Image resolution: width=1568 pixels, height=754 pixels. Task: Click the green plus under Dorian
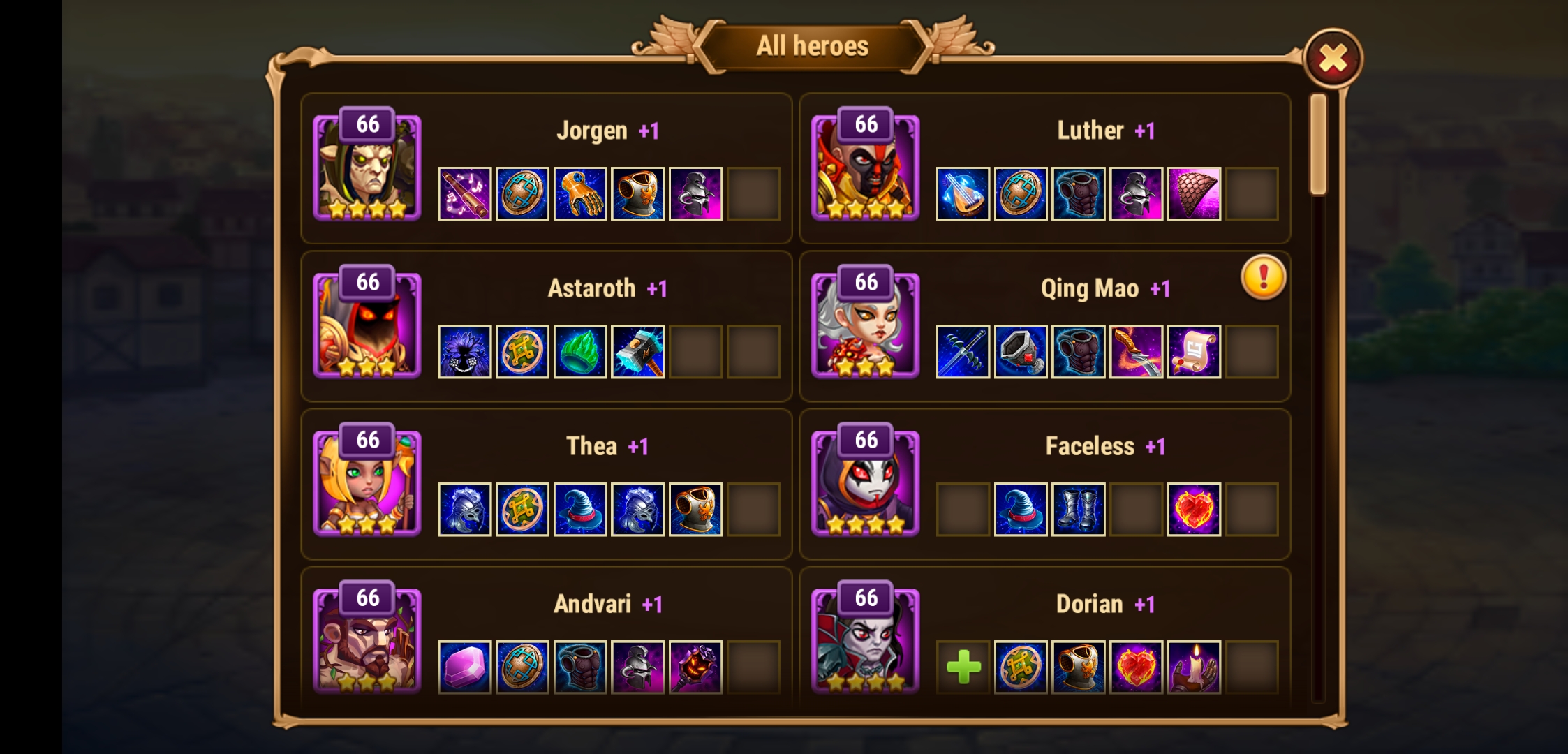click(x=963, y=667)
